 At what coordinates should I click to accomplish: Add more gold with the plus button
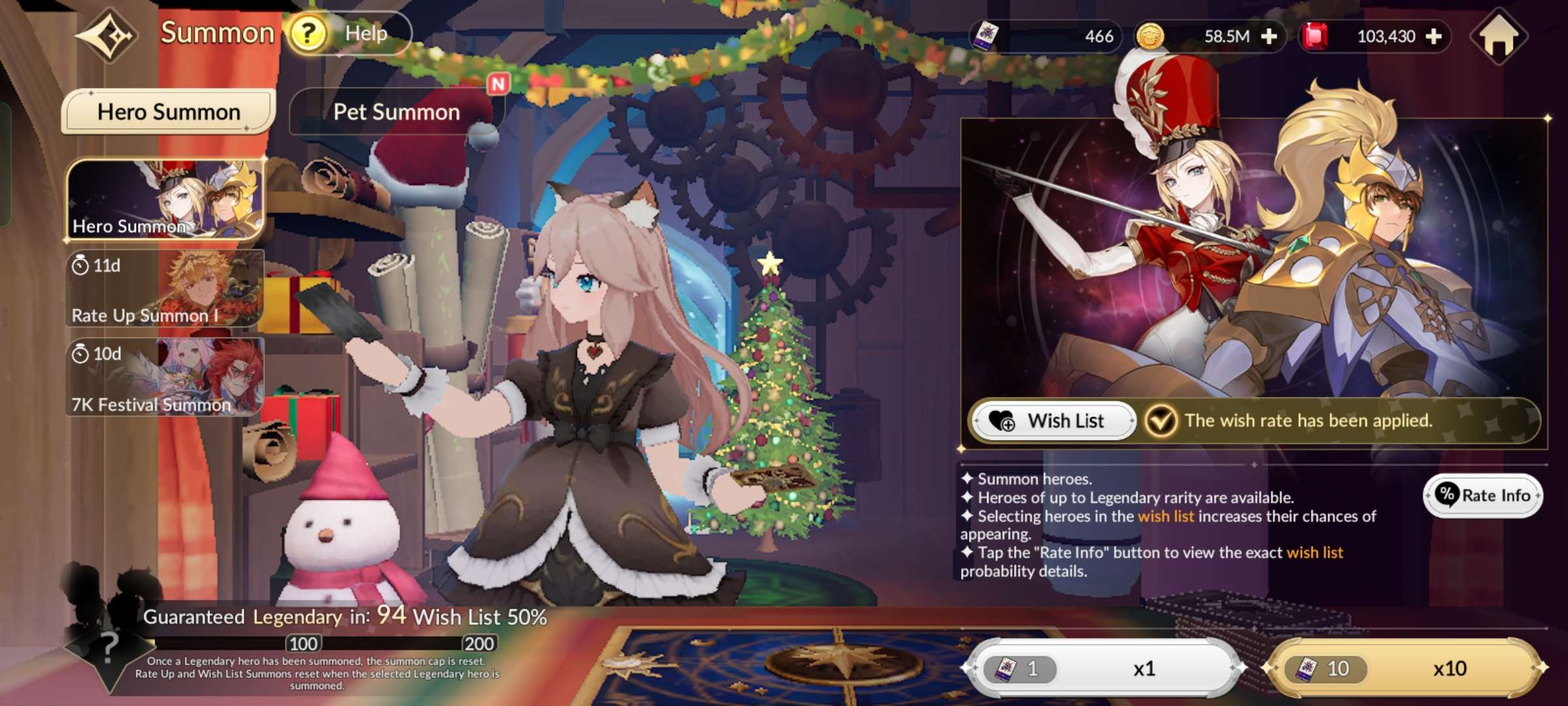coord(1269,37)
